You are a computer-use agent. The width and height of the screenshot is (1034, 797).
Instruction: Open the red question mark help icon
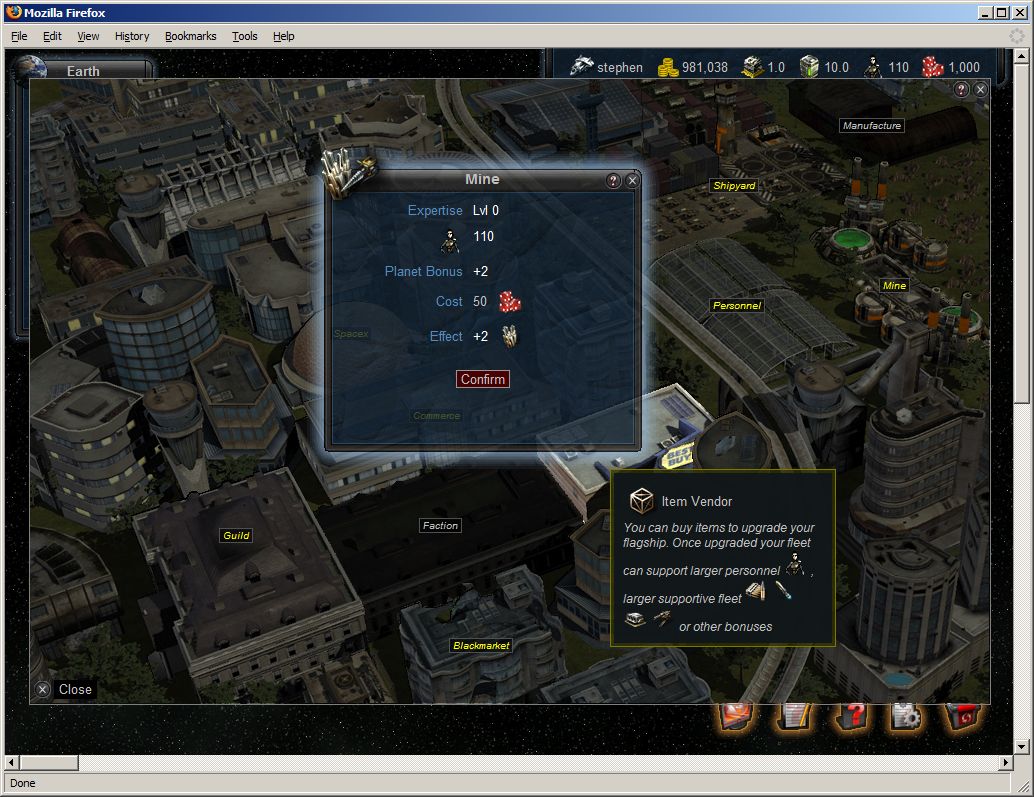point(851,716)
